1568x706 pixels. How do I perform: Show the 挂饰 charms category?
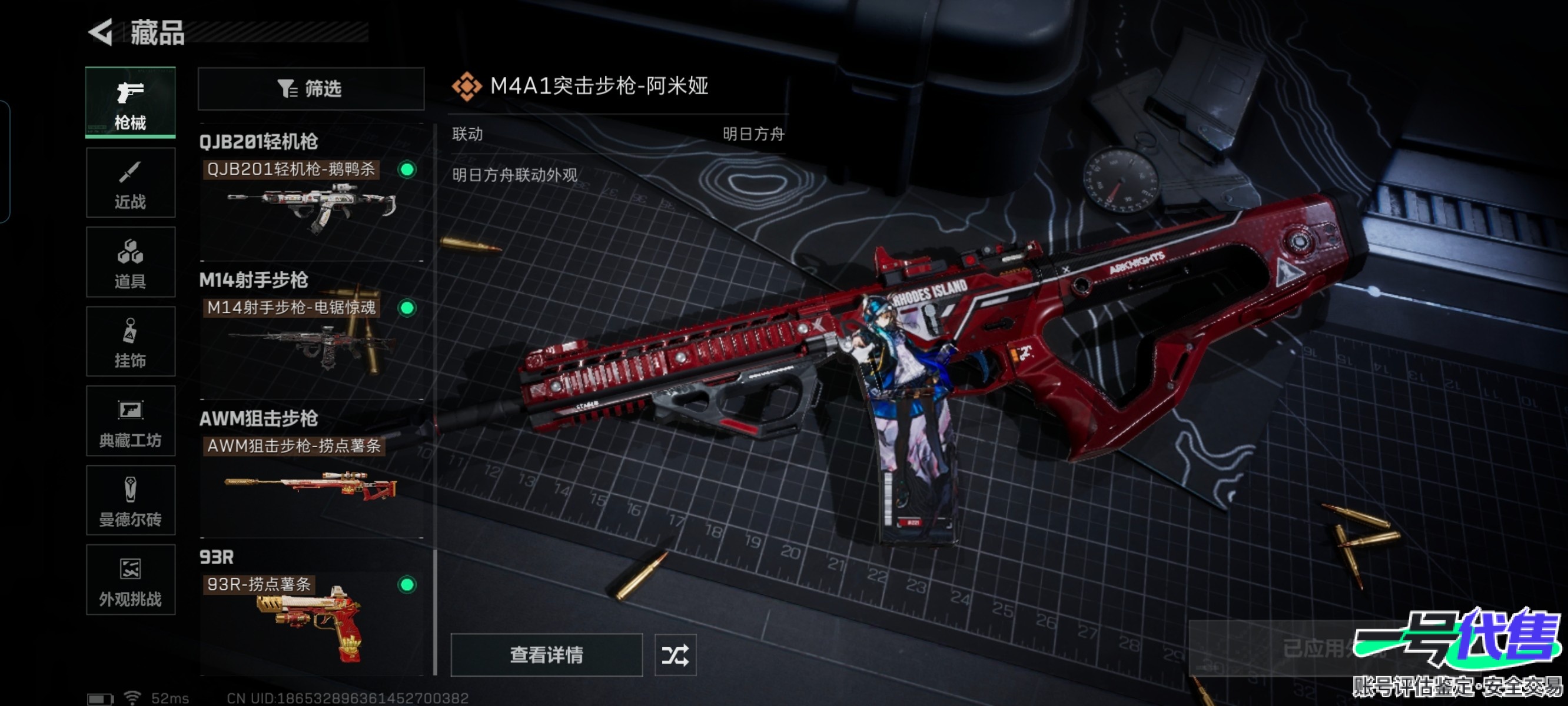pos(130,341)
